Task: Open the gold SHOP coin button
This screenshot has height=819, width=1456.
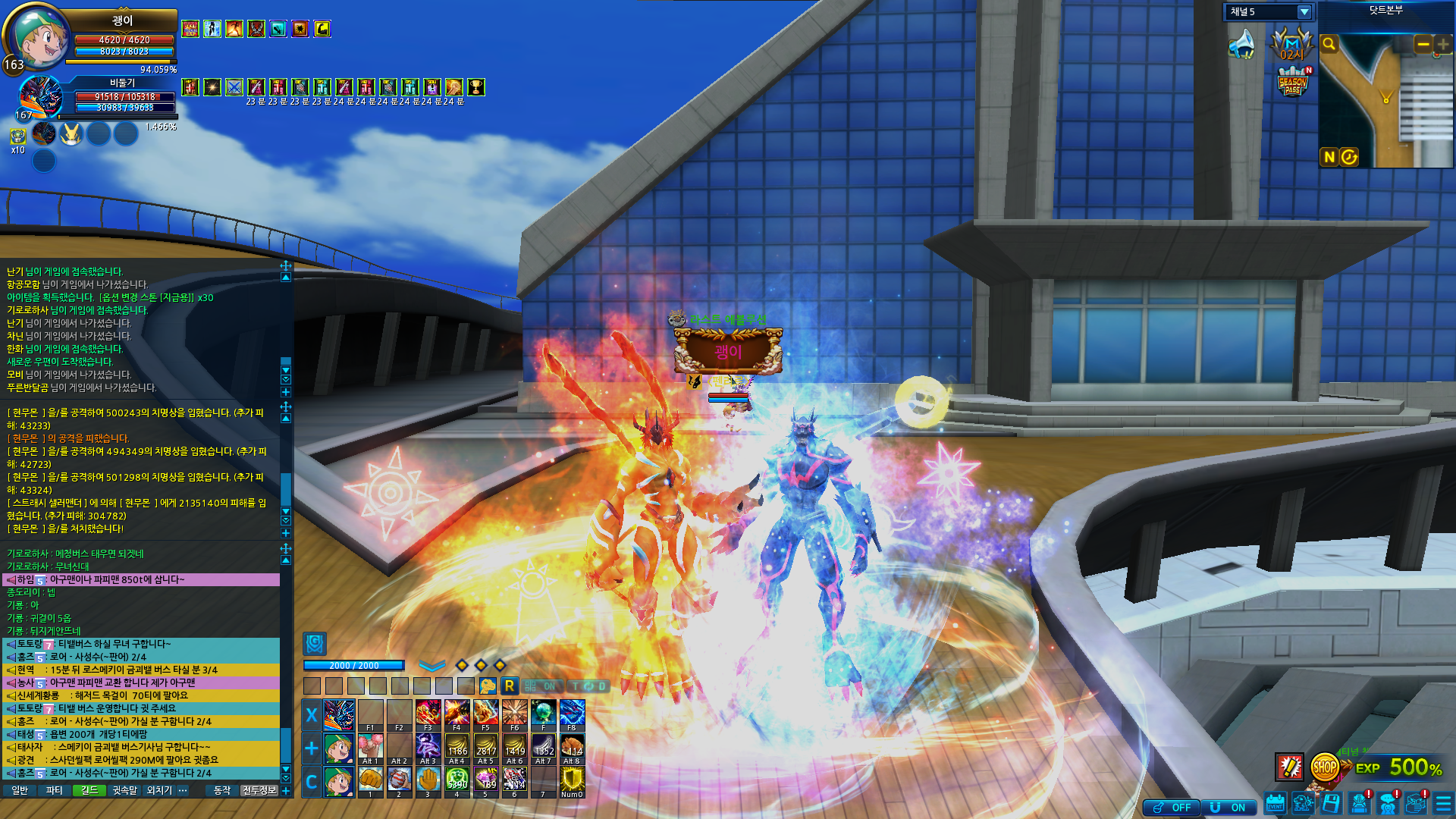Action: (1324, 767)
